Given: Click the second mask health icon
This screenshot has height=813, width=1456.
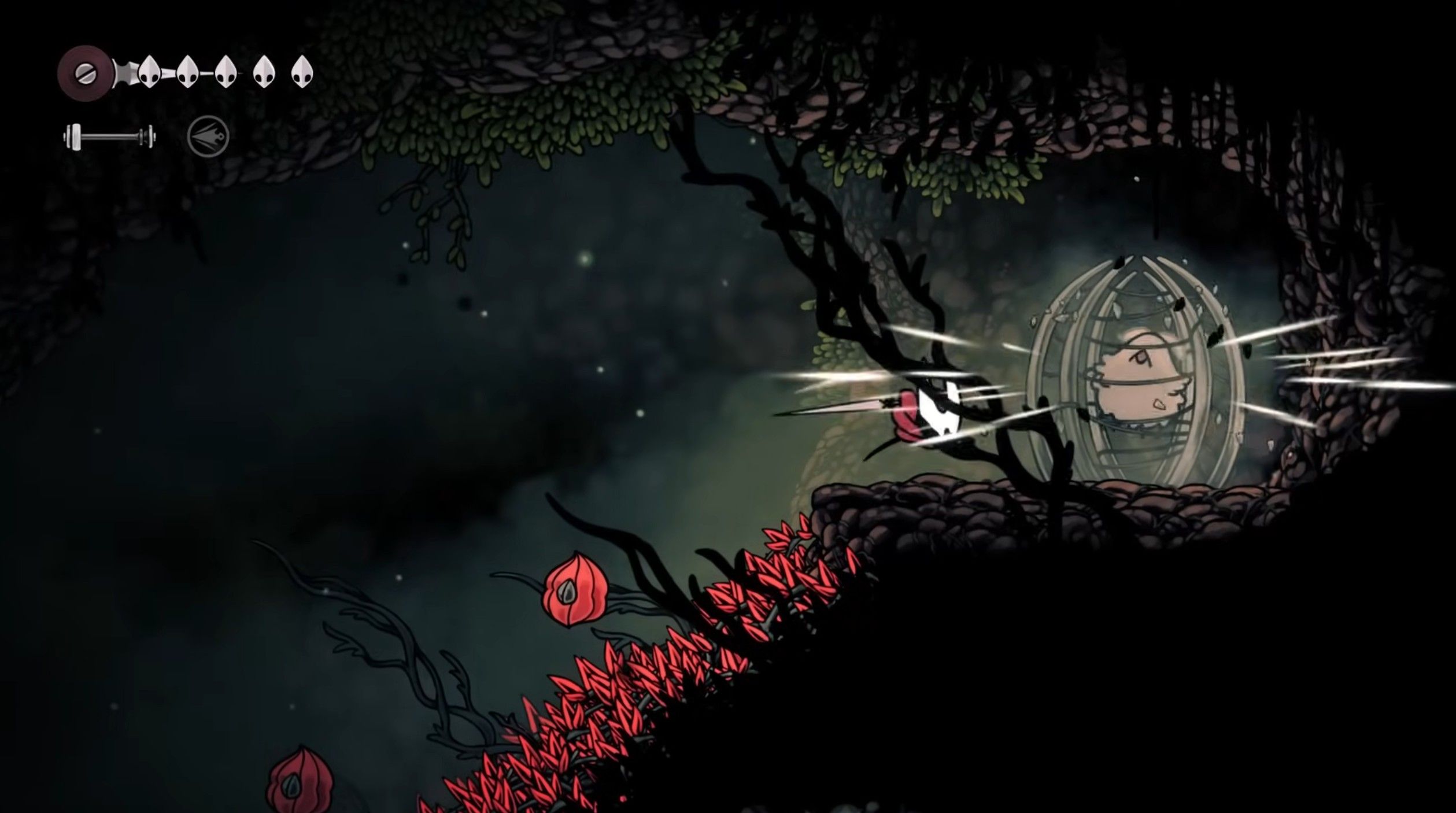Looking at the screenshot, I should (x=187, y=72).
